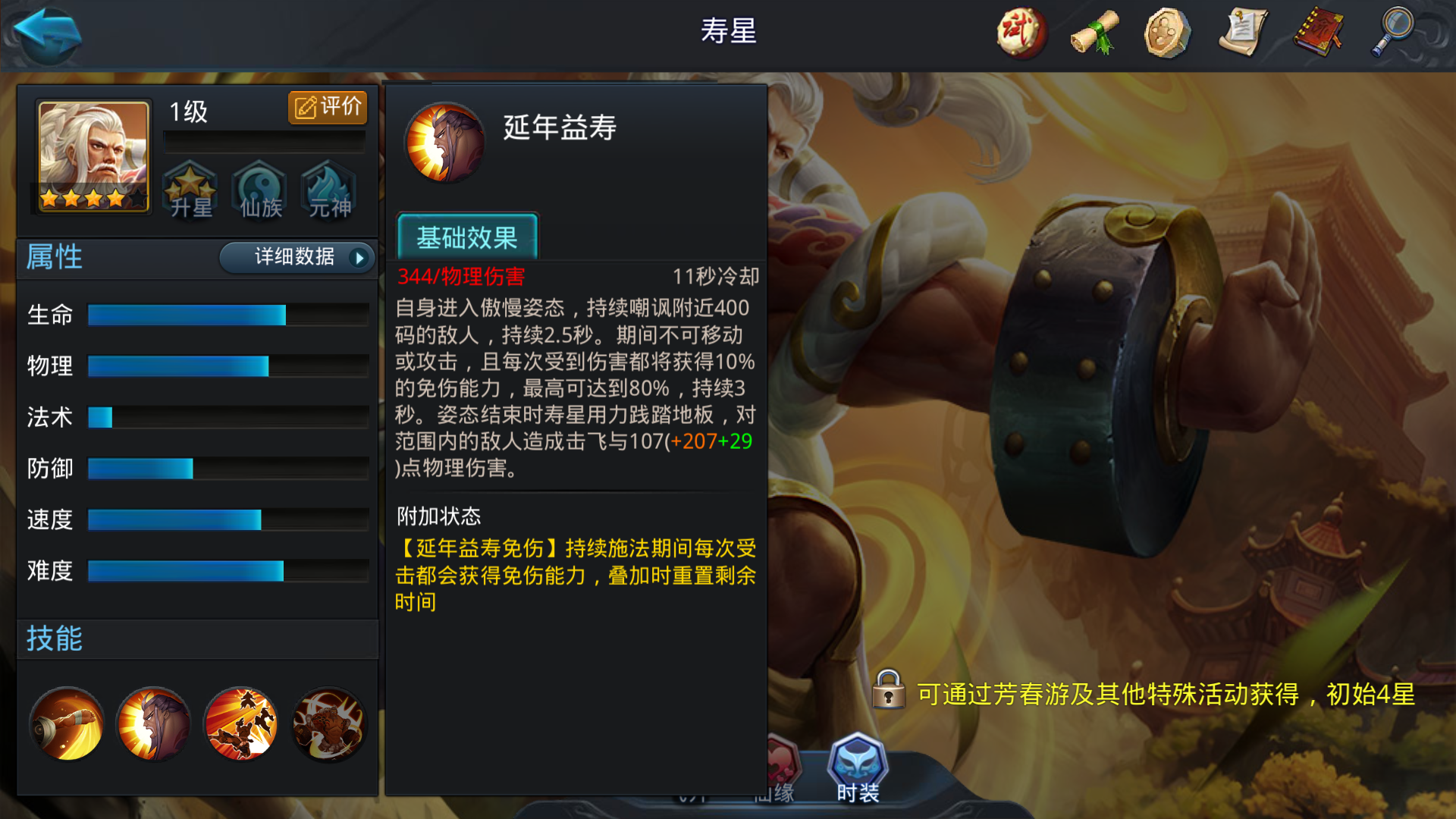Screen dimensions: 1456x819
Task: Select the kicking enemies skill icon
Action: (x=241, y=723)
